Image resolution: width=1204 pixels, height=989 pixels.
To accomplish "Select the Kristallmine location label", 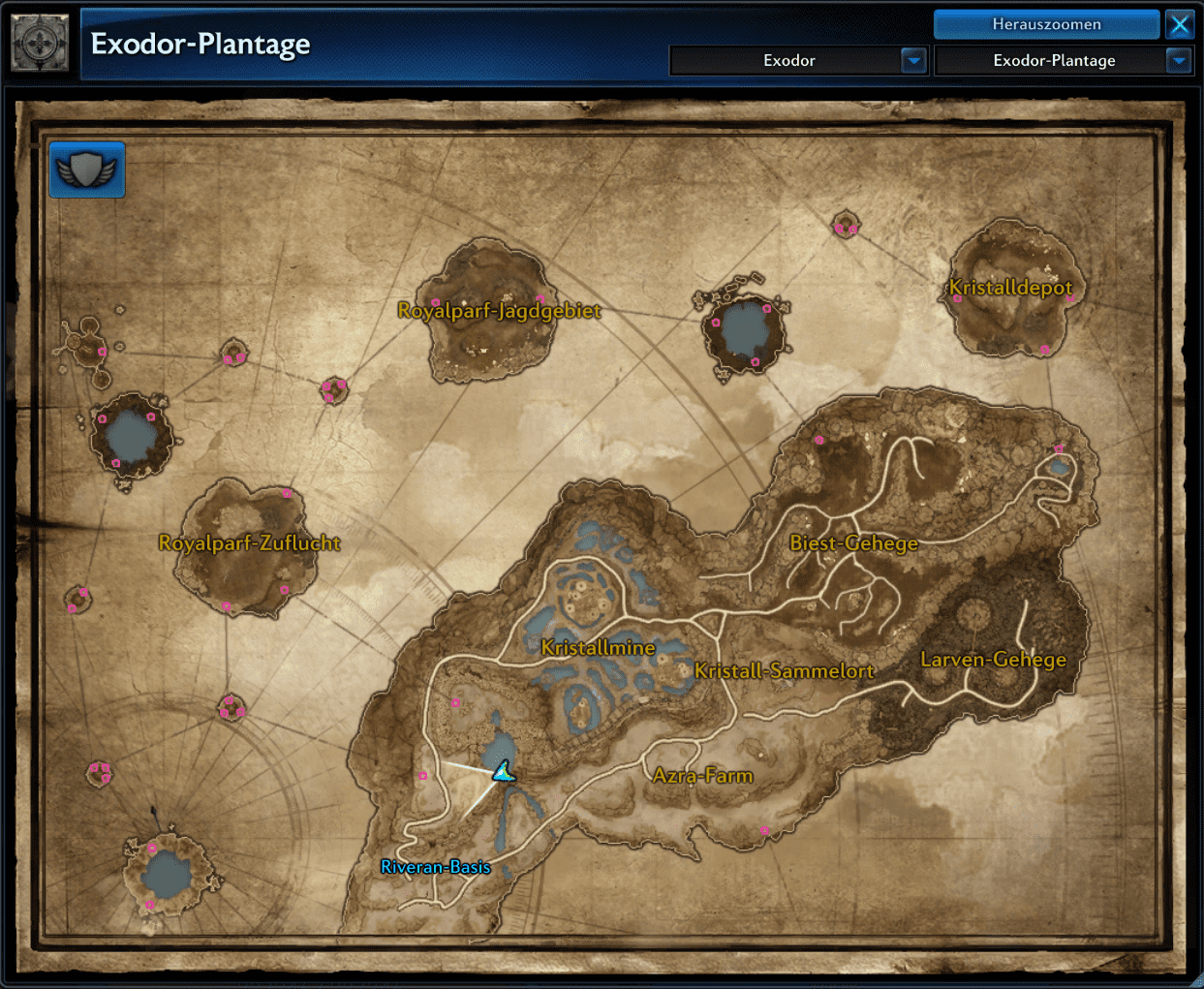I will [x=598, y=648].
